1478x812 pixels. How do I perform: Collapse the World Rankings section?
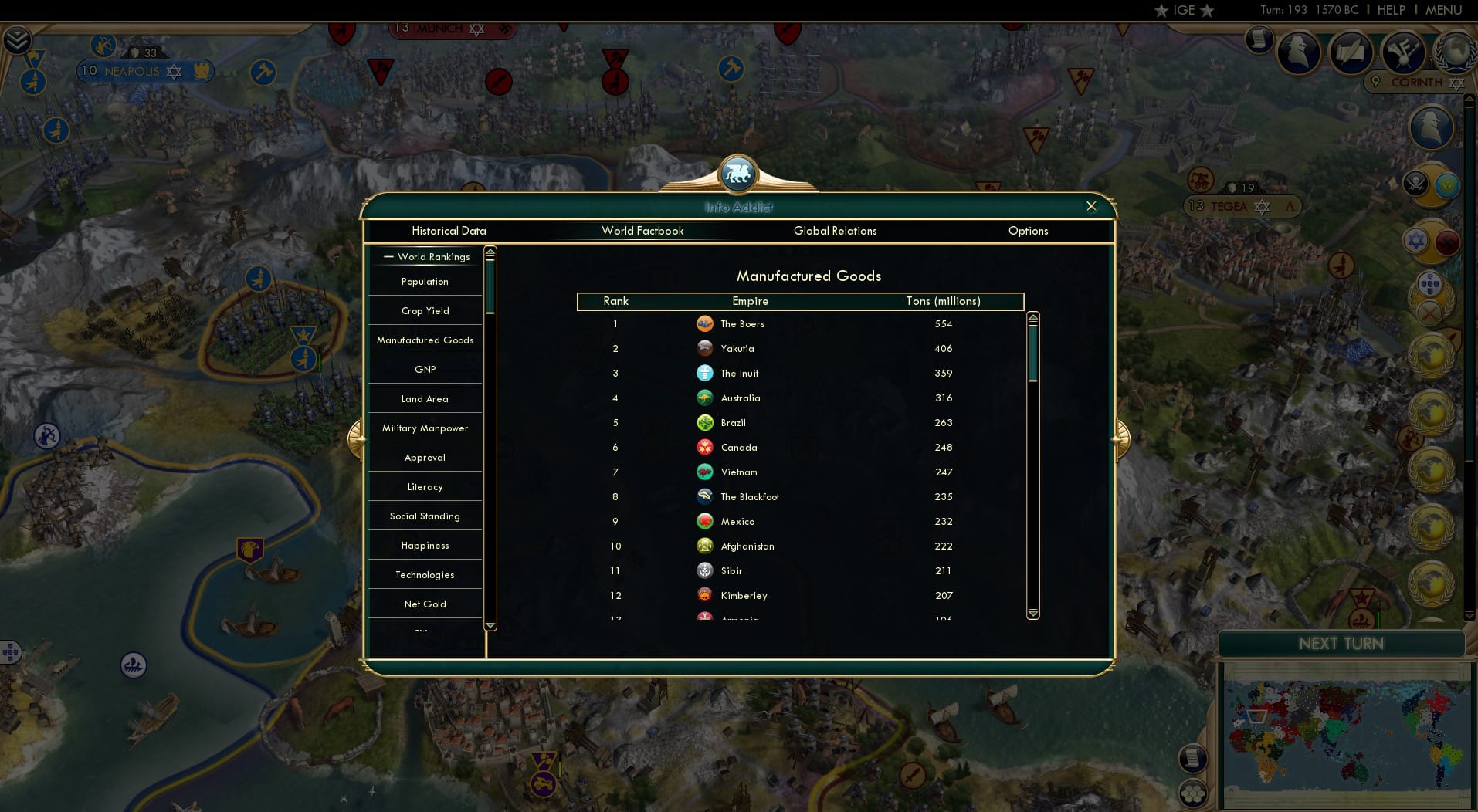[388, 257]
